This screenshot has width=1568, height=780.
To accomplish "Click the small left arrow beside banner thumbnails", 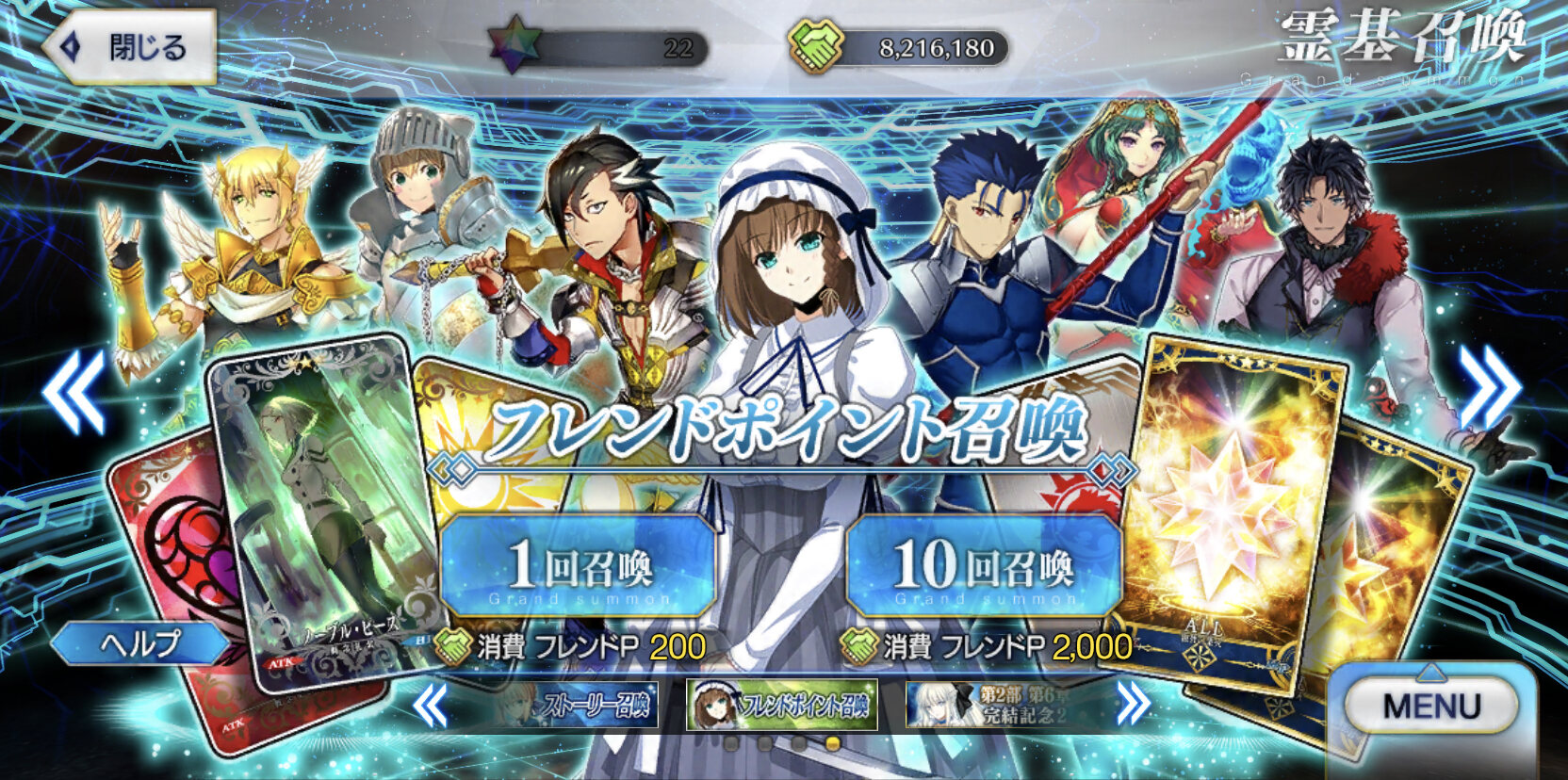I will coord(432,705).
